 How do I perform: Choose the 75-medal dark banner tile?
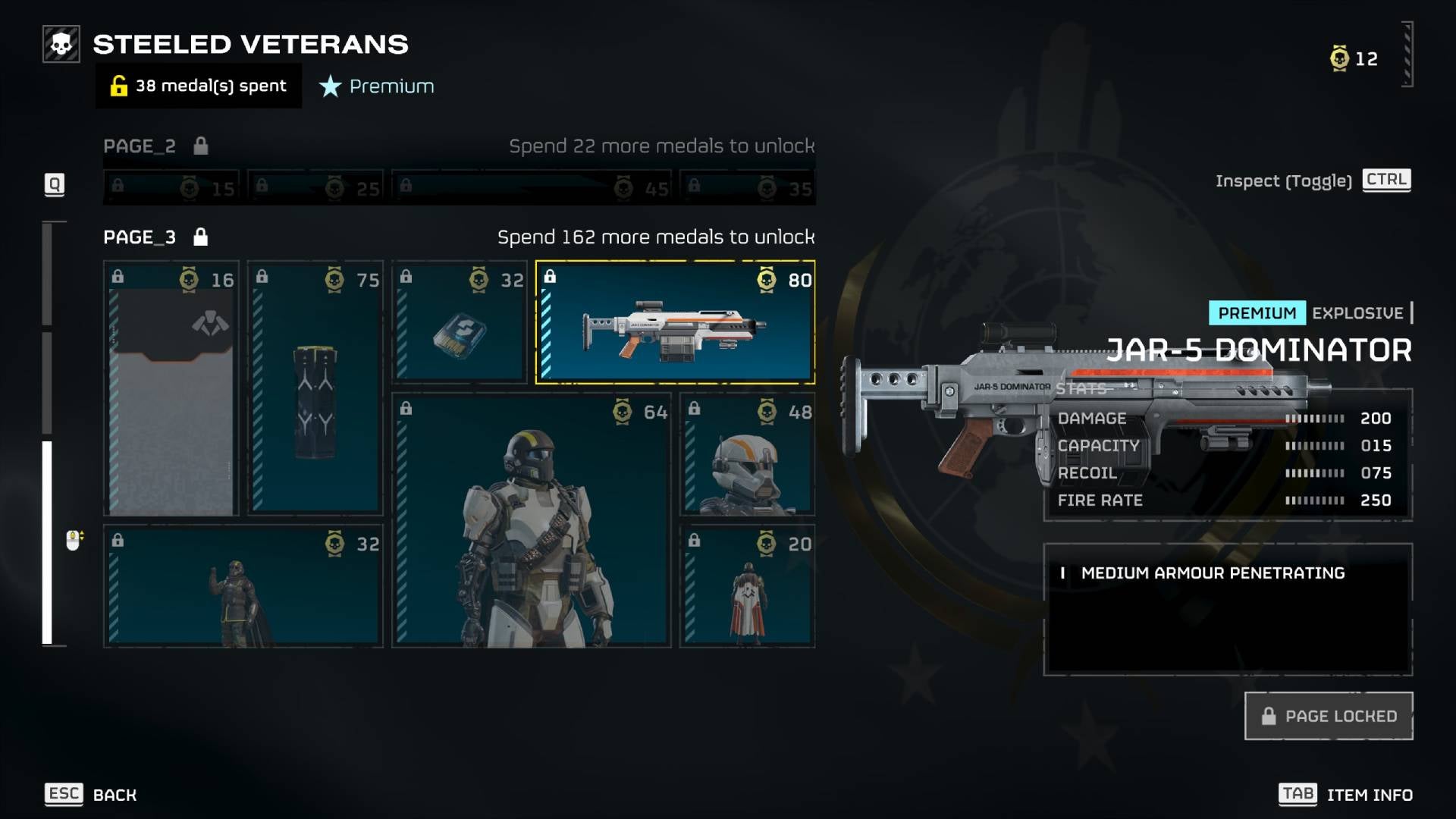pos(315,388)
